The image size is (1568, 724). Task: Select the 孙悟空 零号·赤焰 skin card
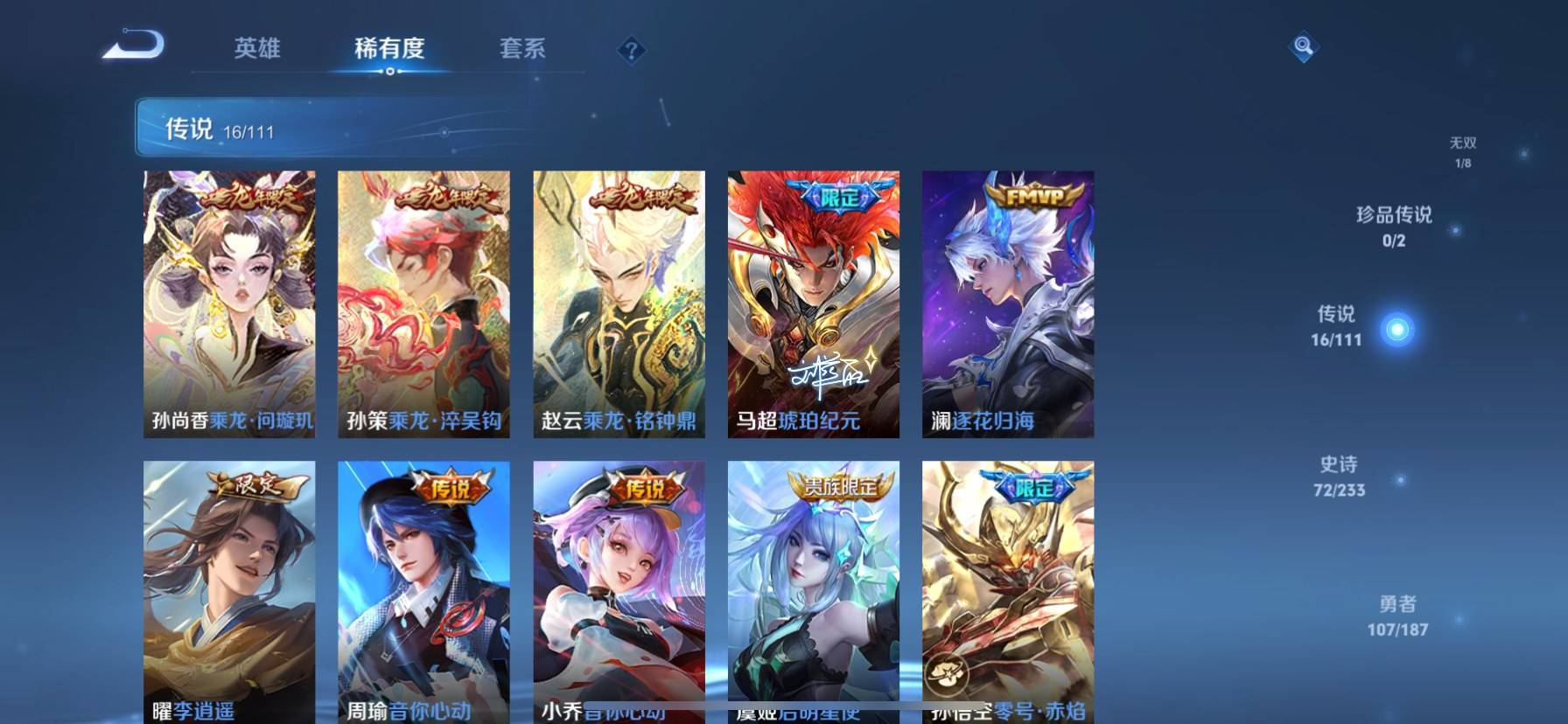point(1007,592)
